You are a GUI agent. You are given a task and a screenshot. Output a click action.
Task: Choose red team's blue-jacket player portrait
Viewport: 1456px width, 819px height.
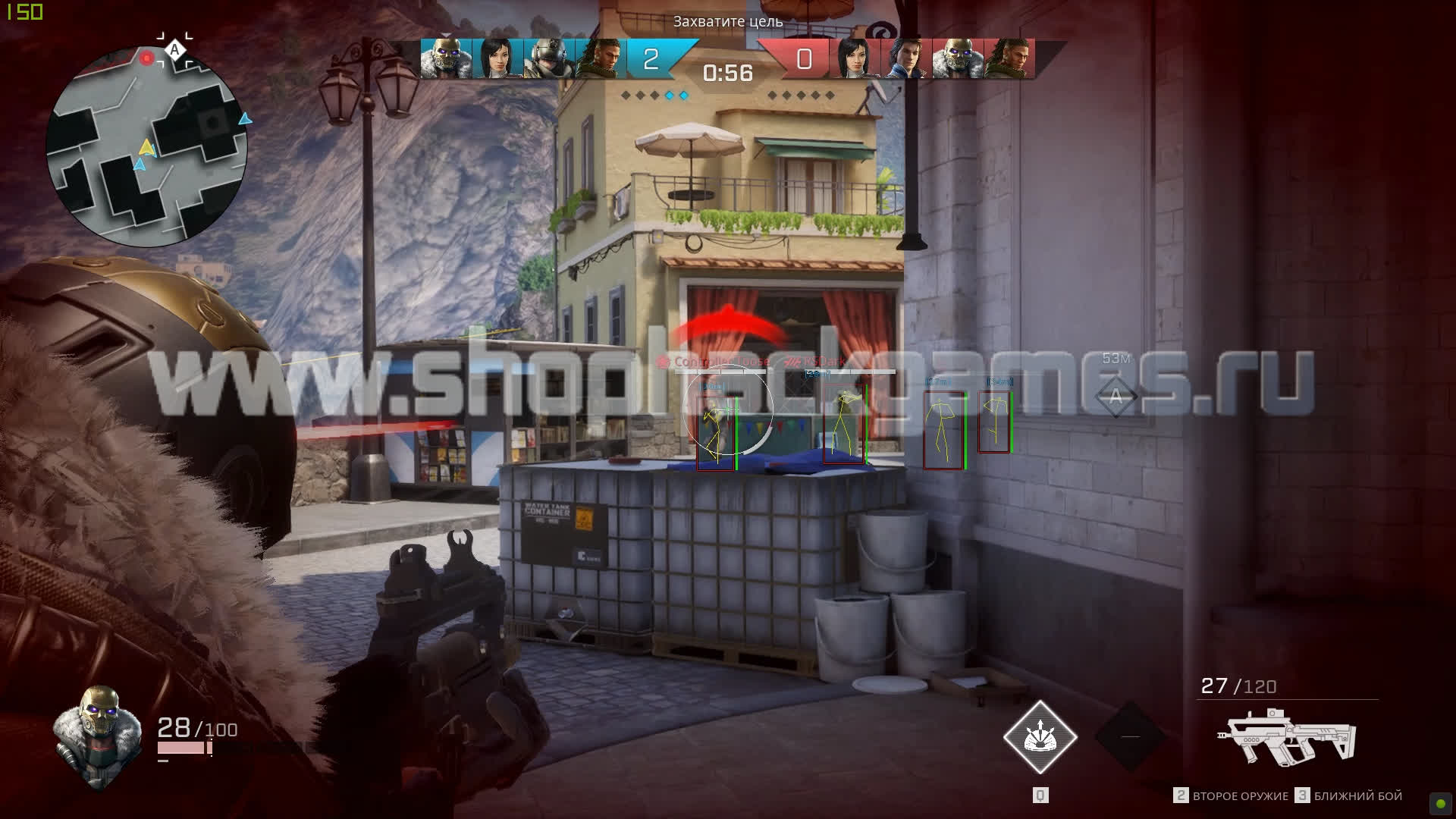tap(905, 58)
